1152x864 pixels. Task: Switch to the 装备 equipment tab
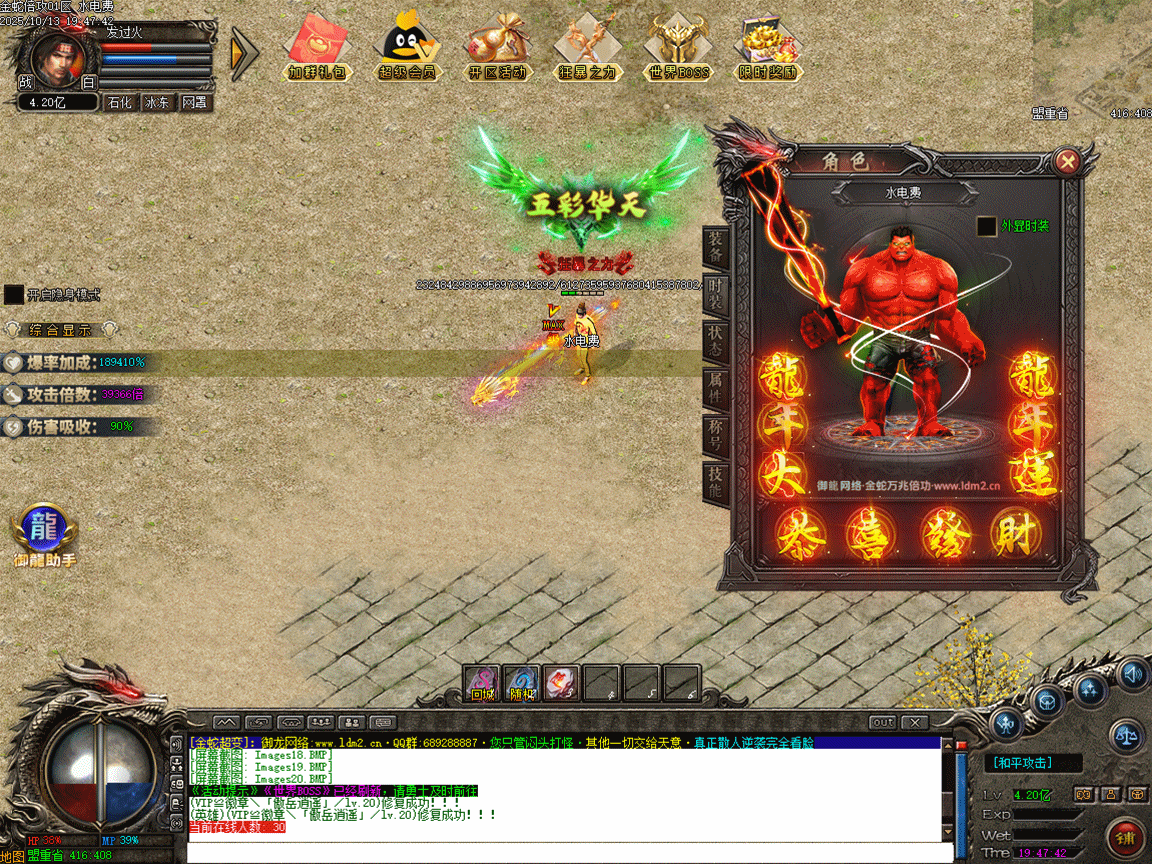[716, 244]
